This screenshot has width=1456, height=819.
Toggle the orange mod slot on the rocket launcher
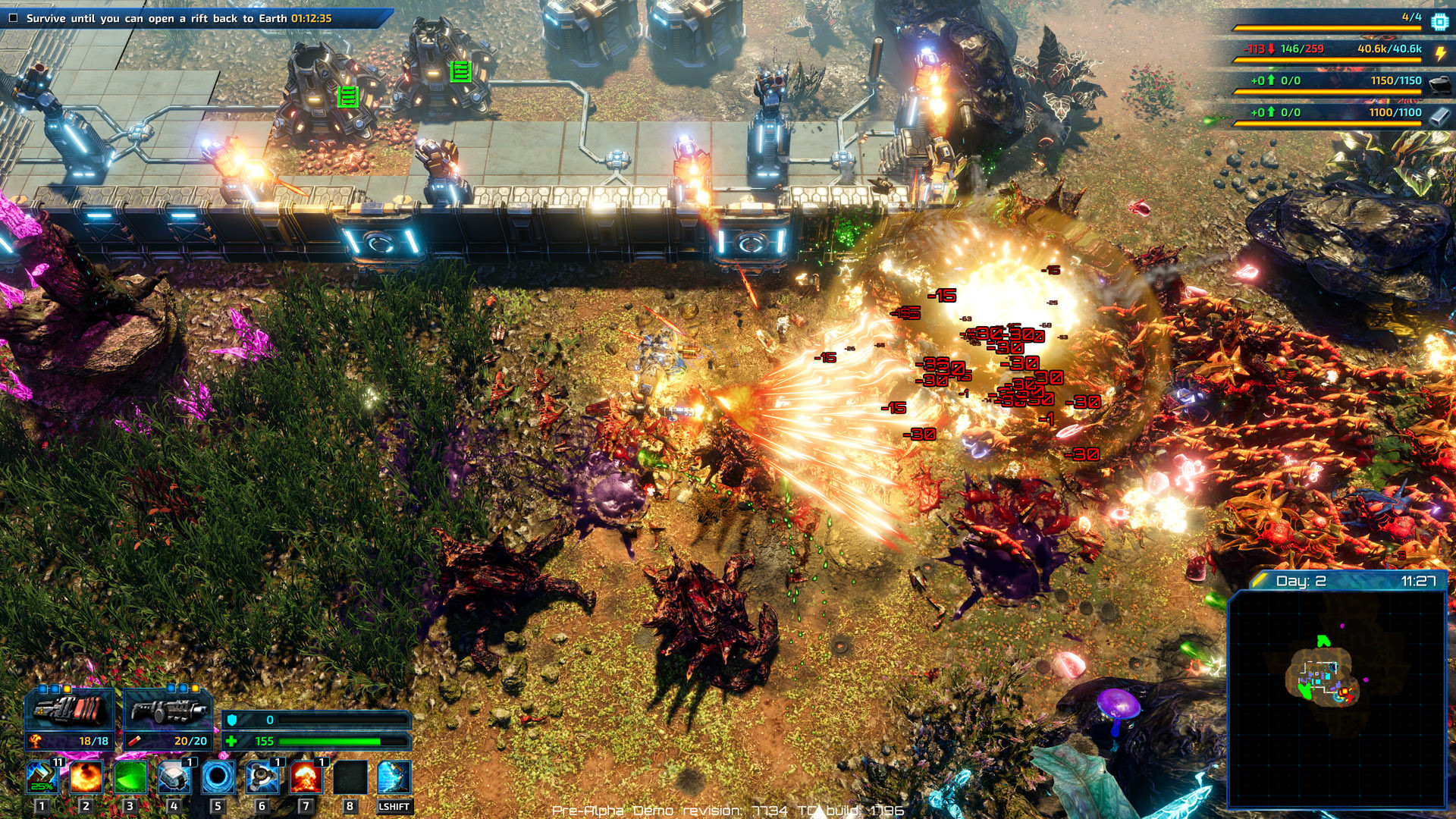66,689
